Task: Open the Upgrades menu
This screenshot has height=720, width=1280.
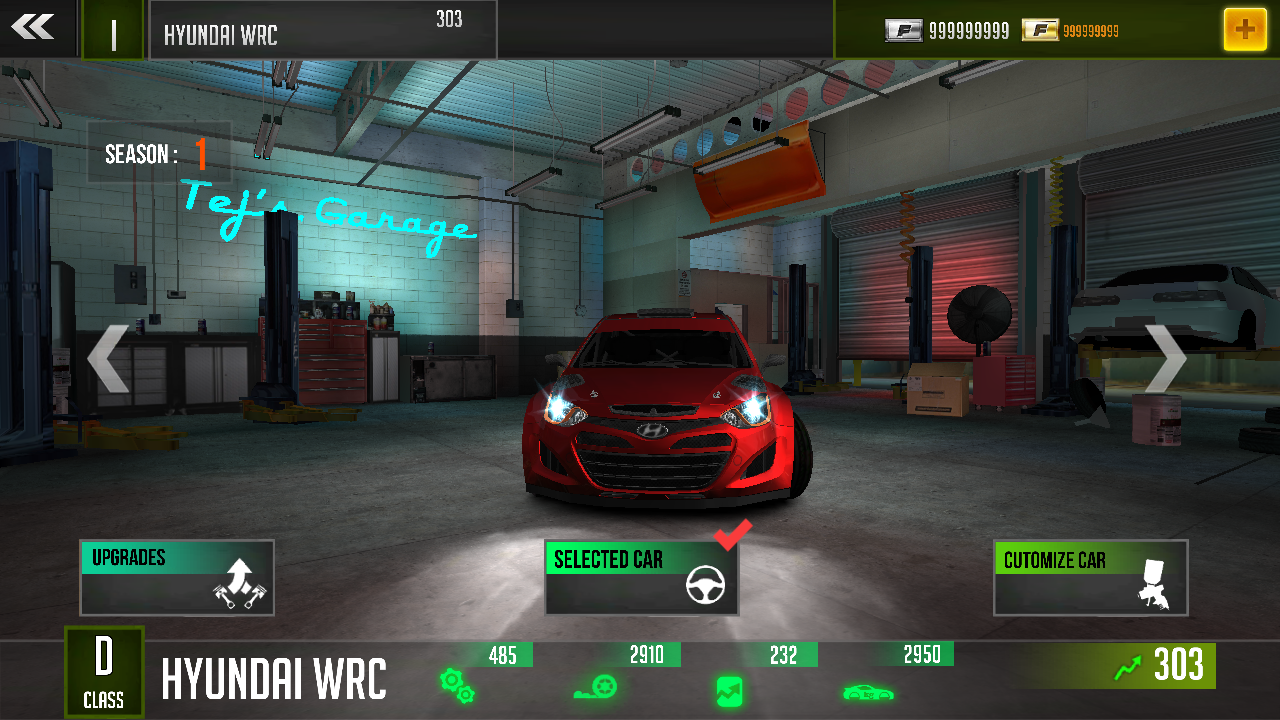Action: click(x=177, y=578)
